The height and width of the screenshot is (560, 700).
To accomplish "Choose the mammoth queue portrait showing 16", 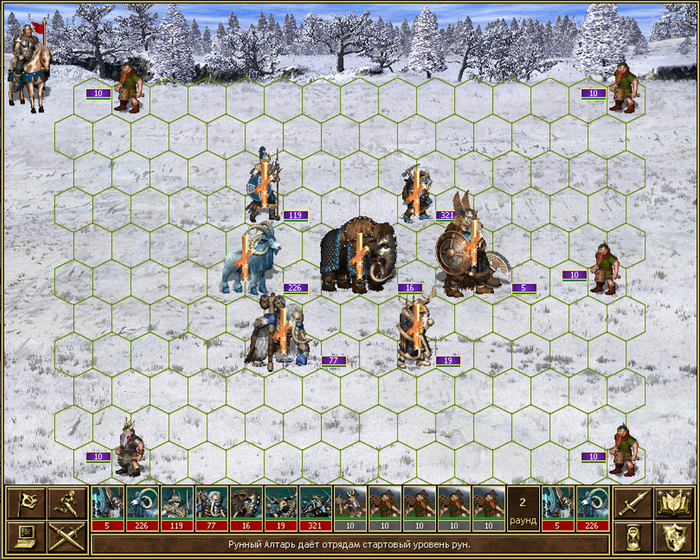I will [x=246, y=508].
